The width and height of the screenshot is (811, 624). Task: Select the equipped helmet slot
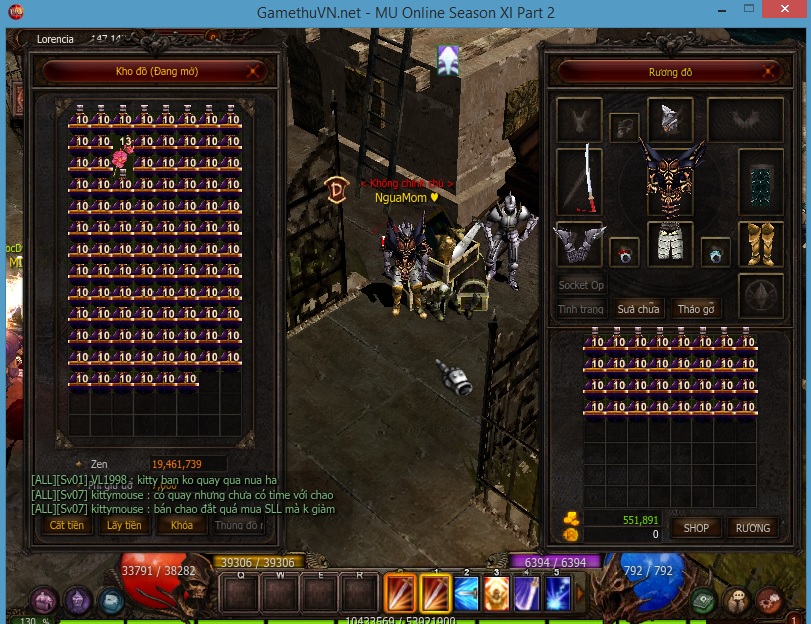point(670,119)
